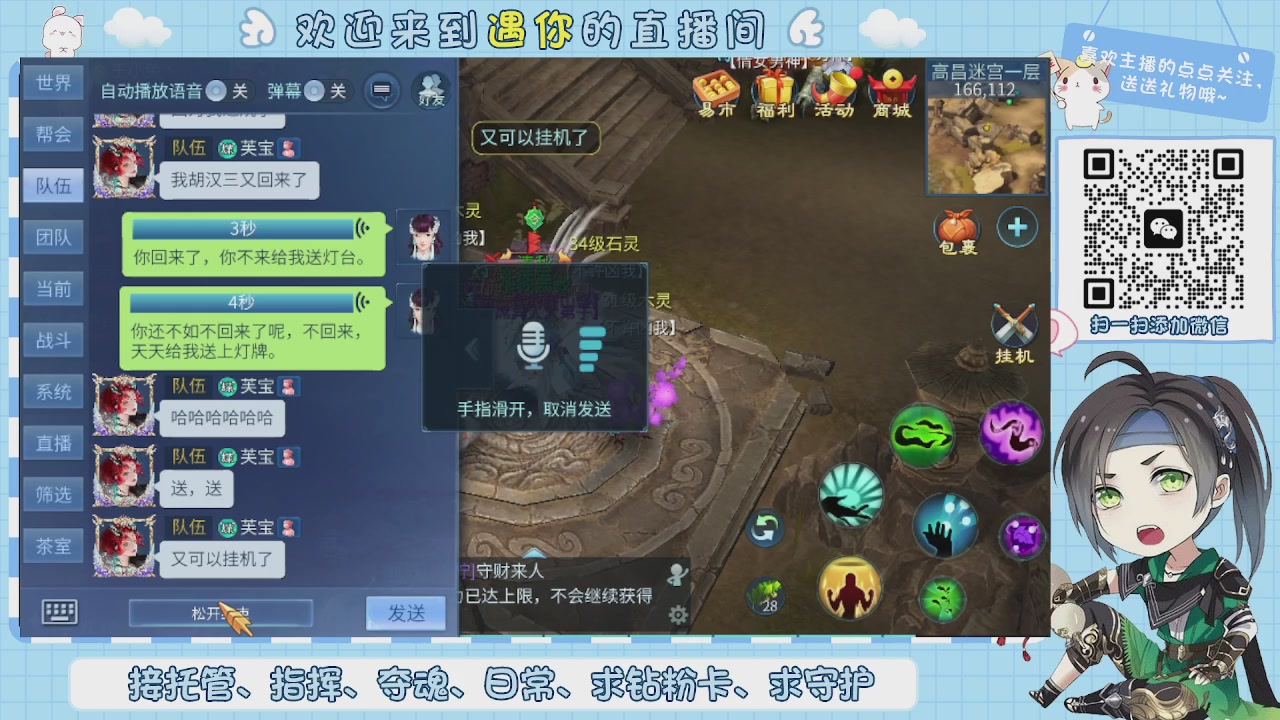Play the 3秒 voice message bar
Screen dimensions: 1280x720
[x=240, y=229]
